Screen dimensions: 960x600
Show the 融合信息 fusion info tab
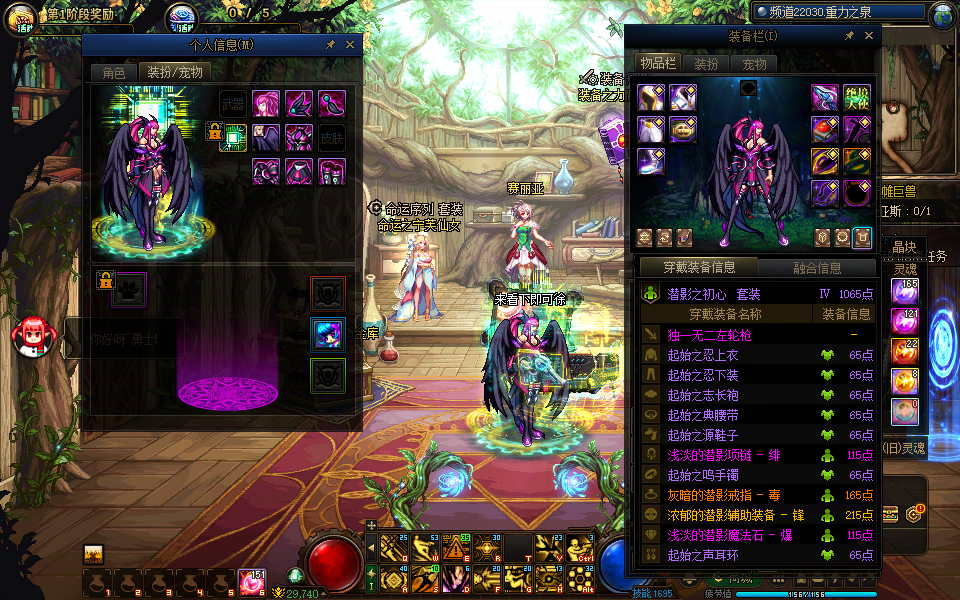(816, 268)
